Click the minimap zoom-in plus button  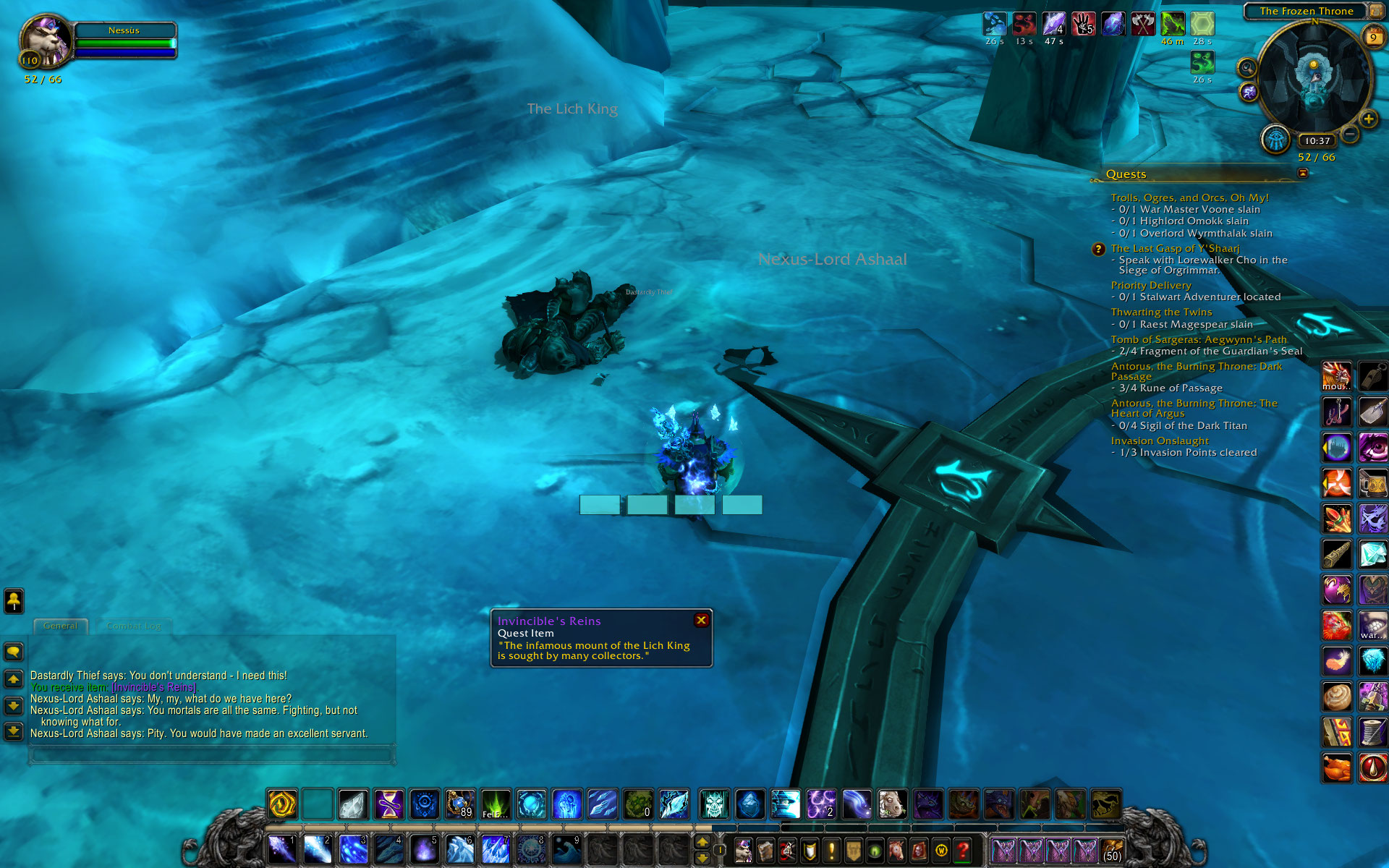click(1368, 119)
